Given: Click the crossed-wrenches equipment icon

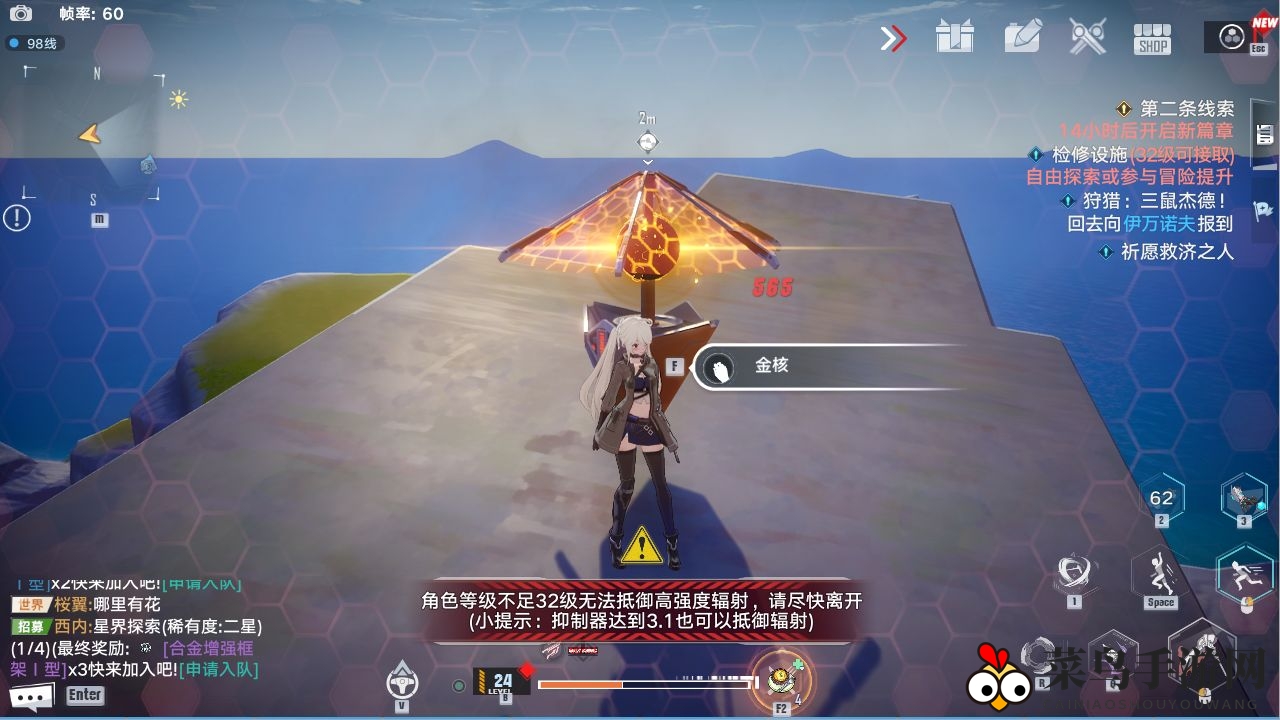Looking at the screenshot, I should (x=1088, y=37).
